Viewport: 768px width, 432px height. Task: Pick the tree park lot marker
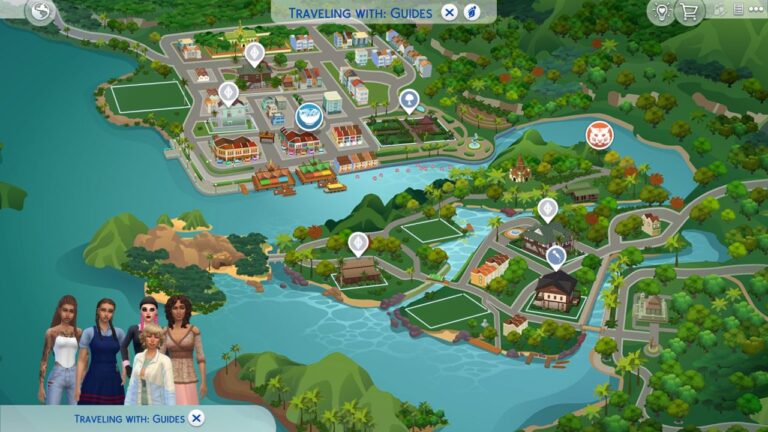click(409, 98)
